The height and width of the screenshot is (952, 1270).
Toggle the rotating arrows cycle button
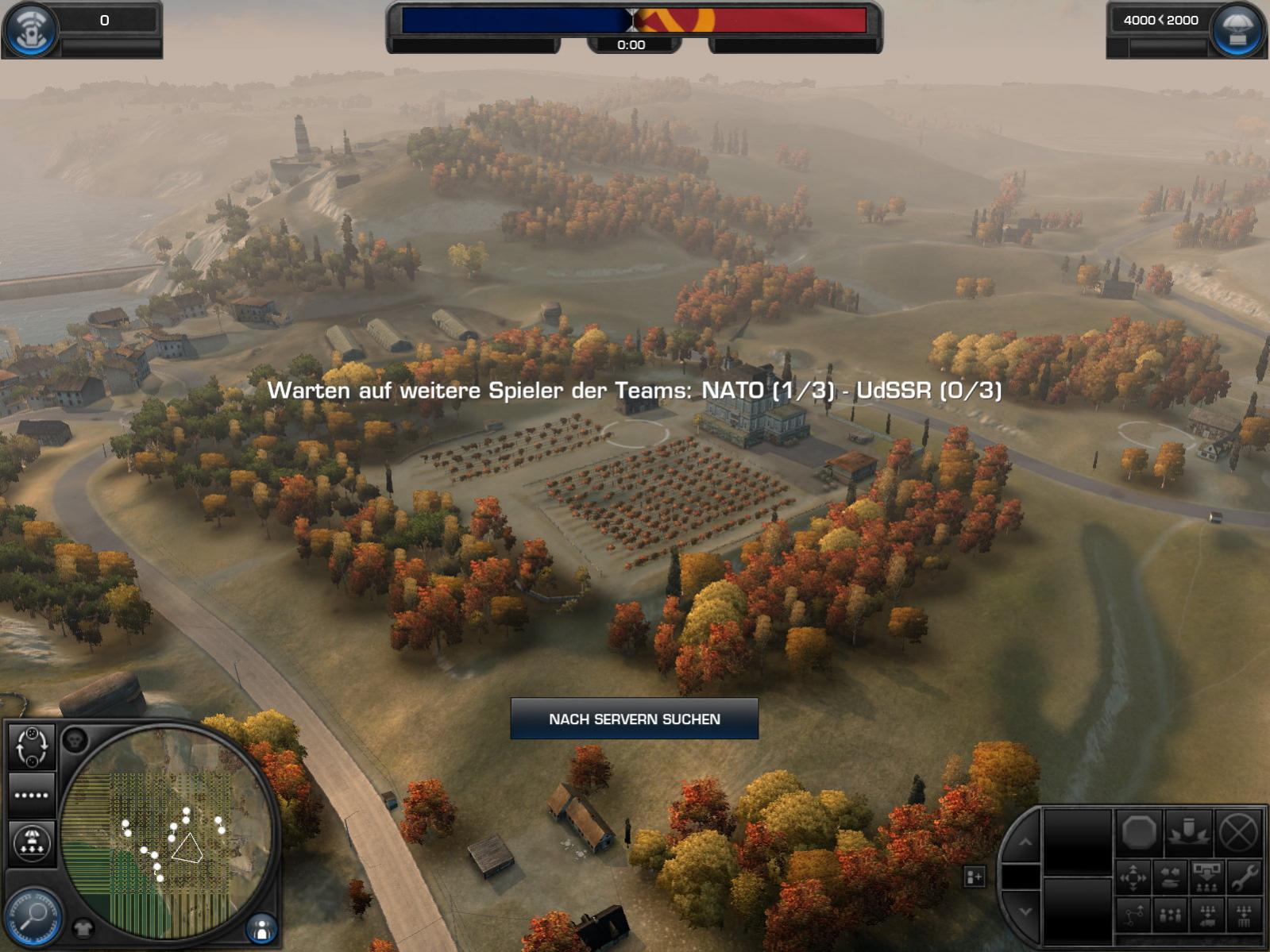coord(32,746)
